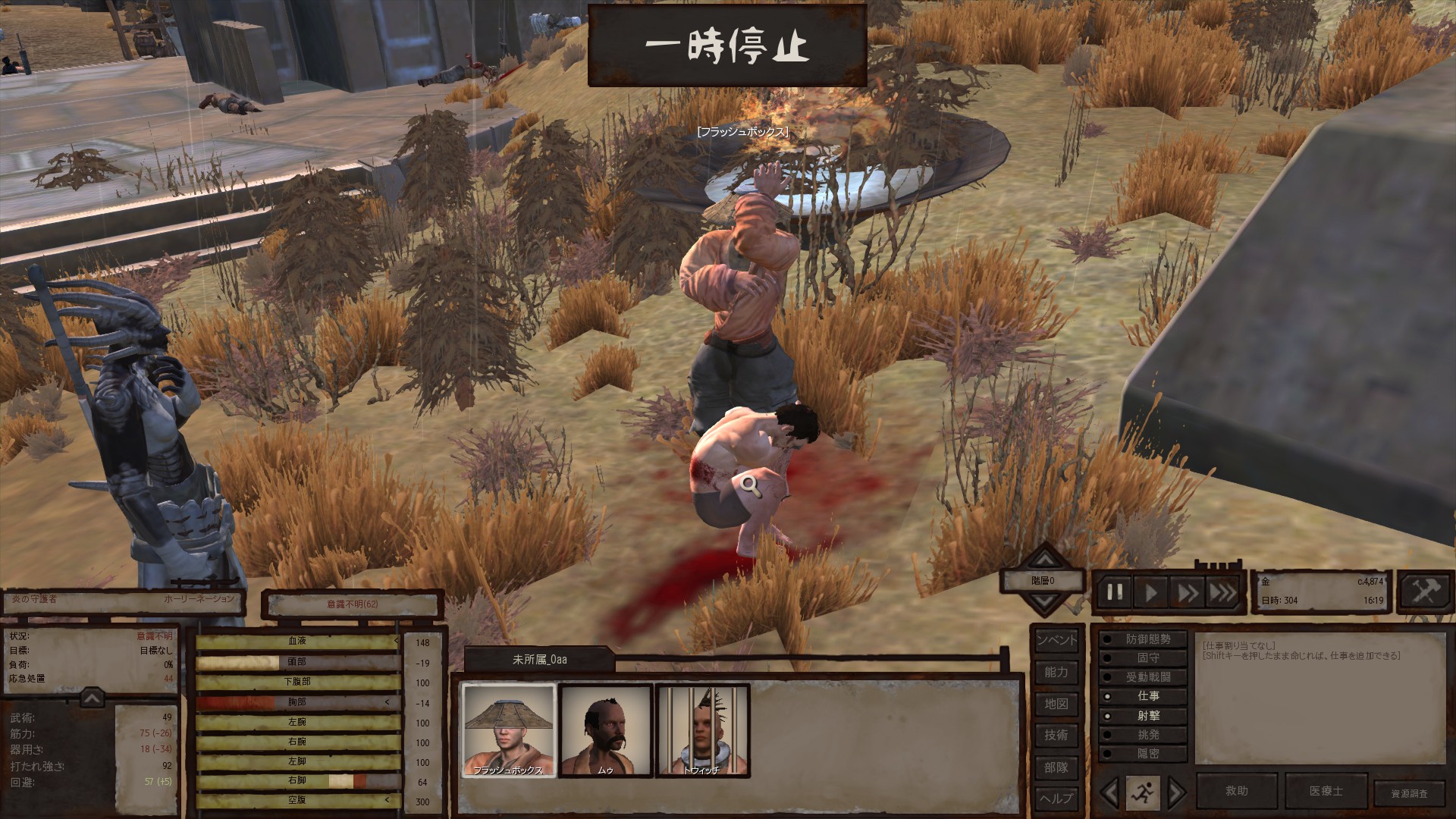Click the 救助 (rescue) button
This screenshot has height=819, width=1456.
[x=1236, y=791]
